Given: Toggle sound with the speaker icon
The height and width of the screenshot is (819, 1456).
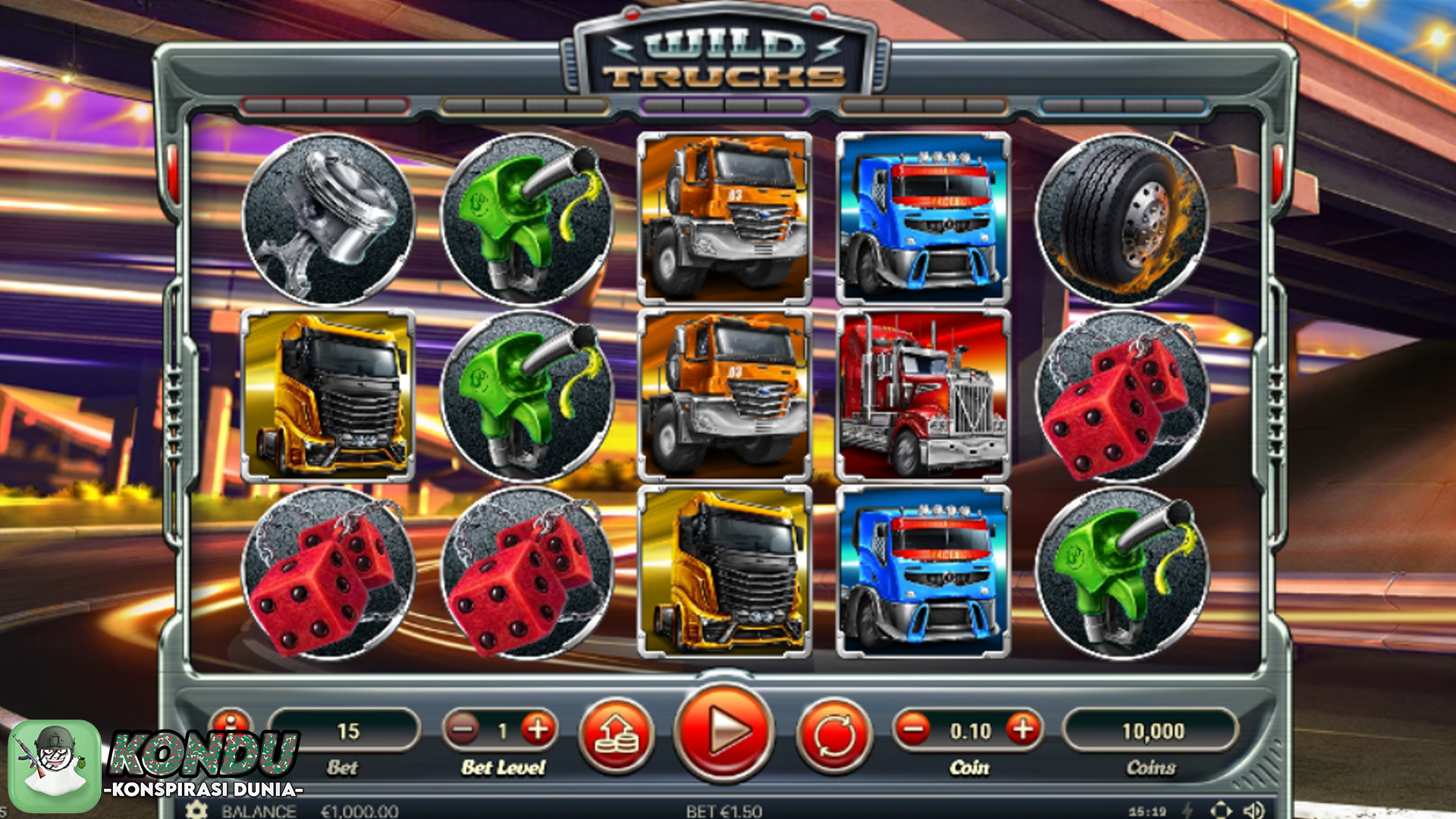Looking at the screenshot, I should click(1253, 810).
